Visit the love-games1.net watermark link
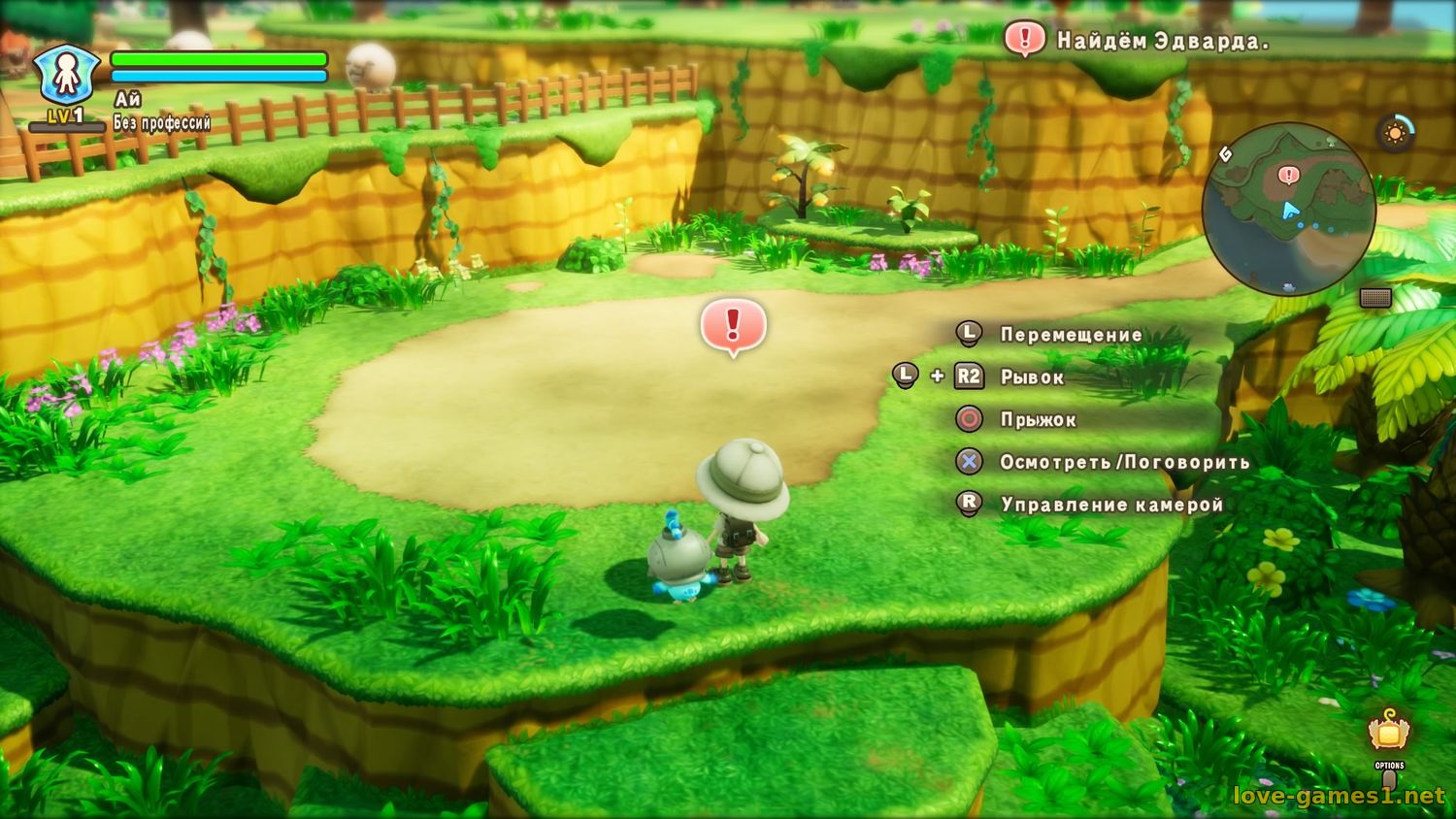 1339,796
